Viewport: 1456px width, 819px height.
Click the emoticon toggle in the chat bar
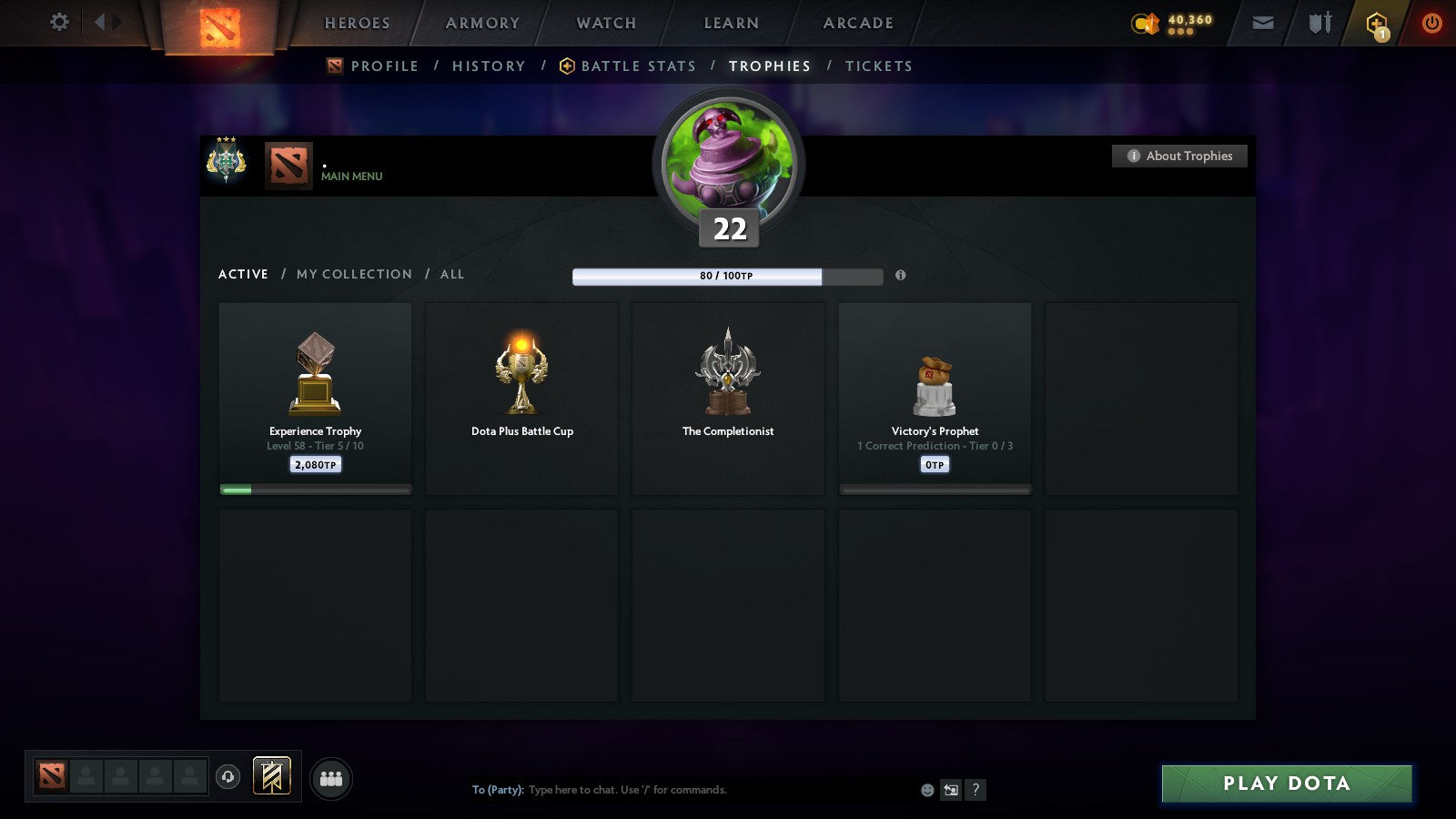pyautogui.click(x=925, y=790)
